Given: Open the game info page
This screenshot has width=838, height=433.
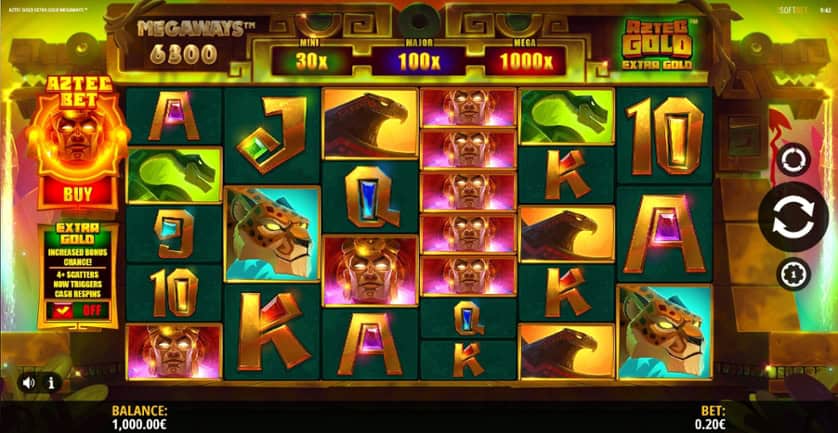Looking at the screenshot, I should point(51,382).
